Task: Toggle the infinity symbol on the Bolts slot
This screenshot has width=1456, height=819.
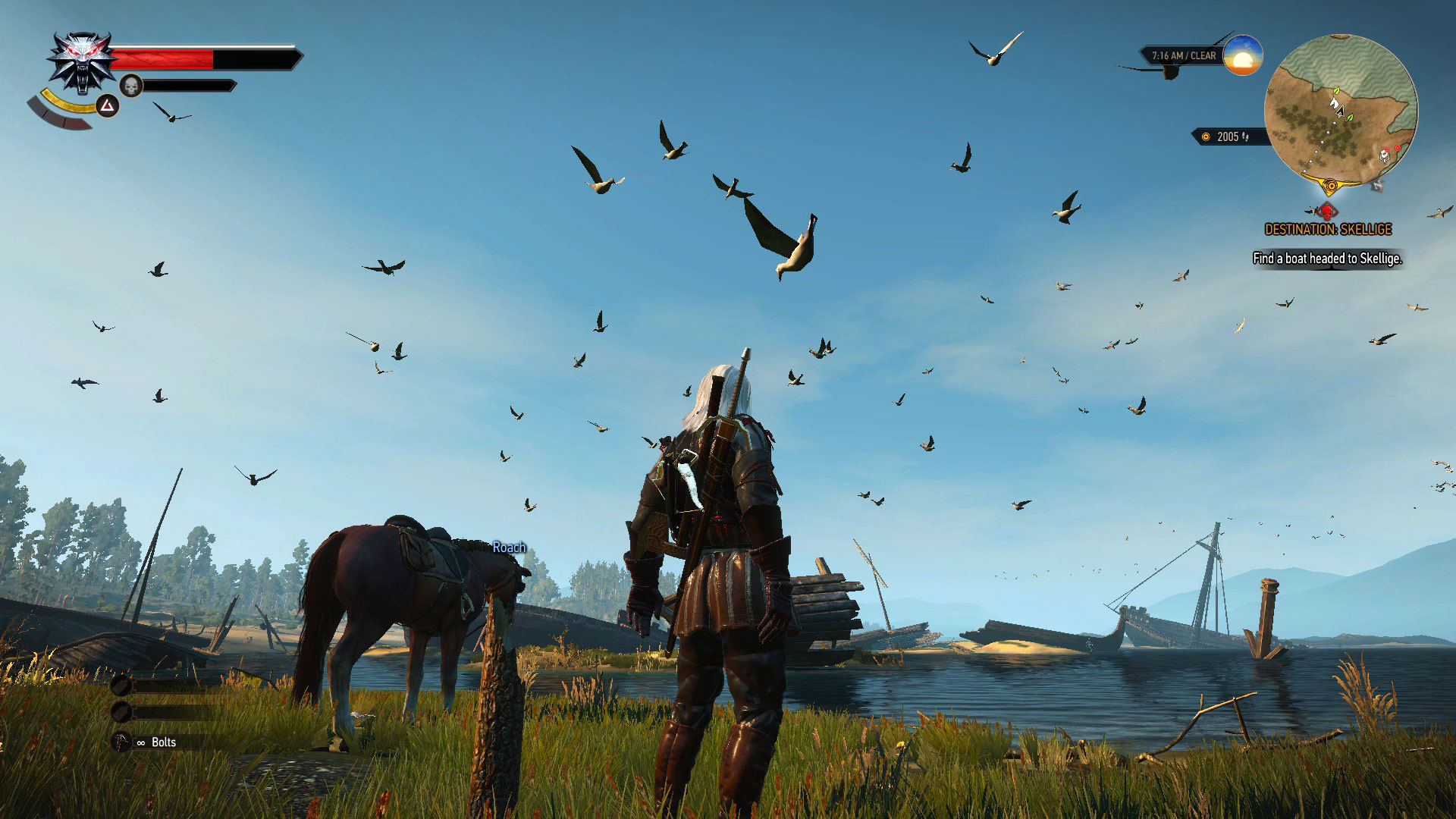Action: [x=140, y=743]
